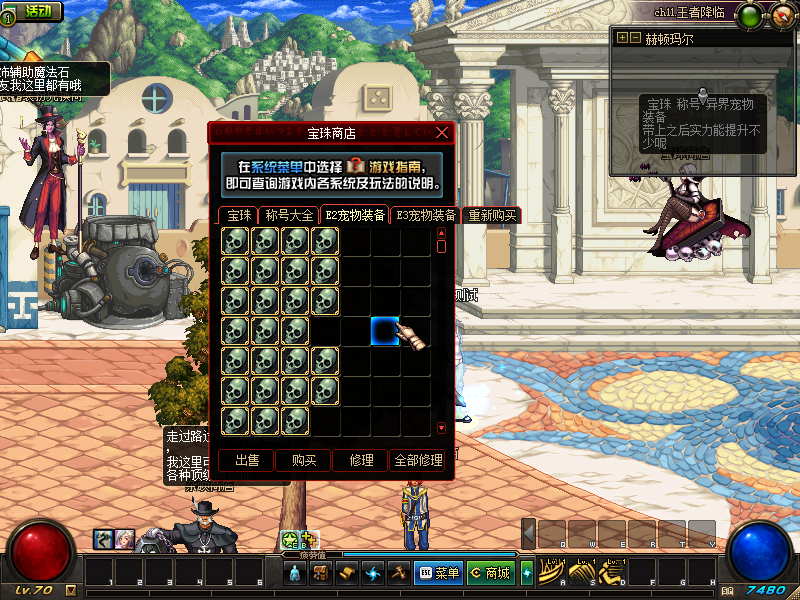The height and width of the screenshot is (600, 800).
Task: Open the hammer icon in the bottom bar
Action: point(397,573)
